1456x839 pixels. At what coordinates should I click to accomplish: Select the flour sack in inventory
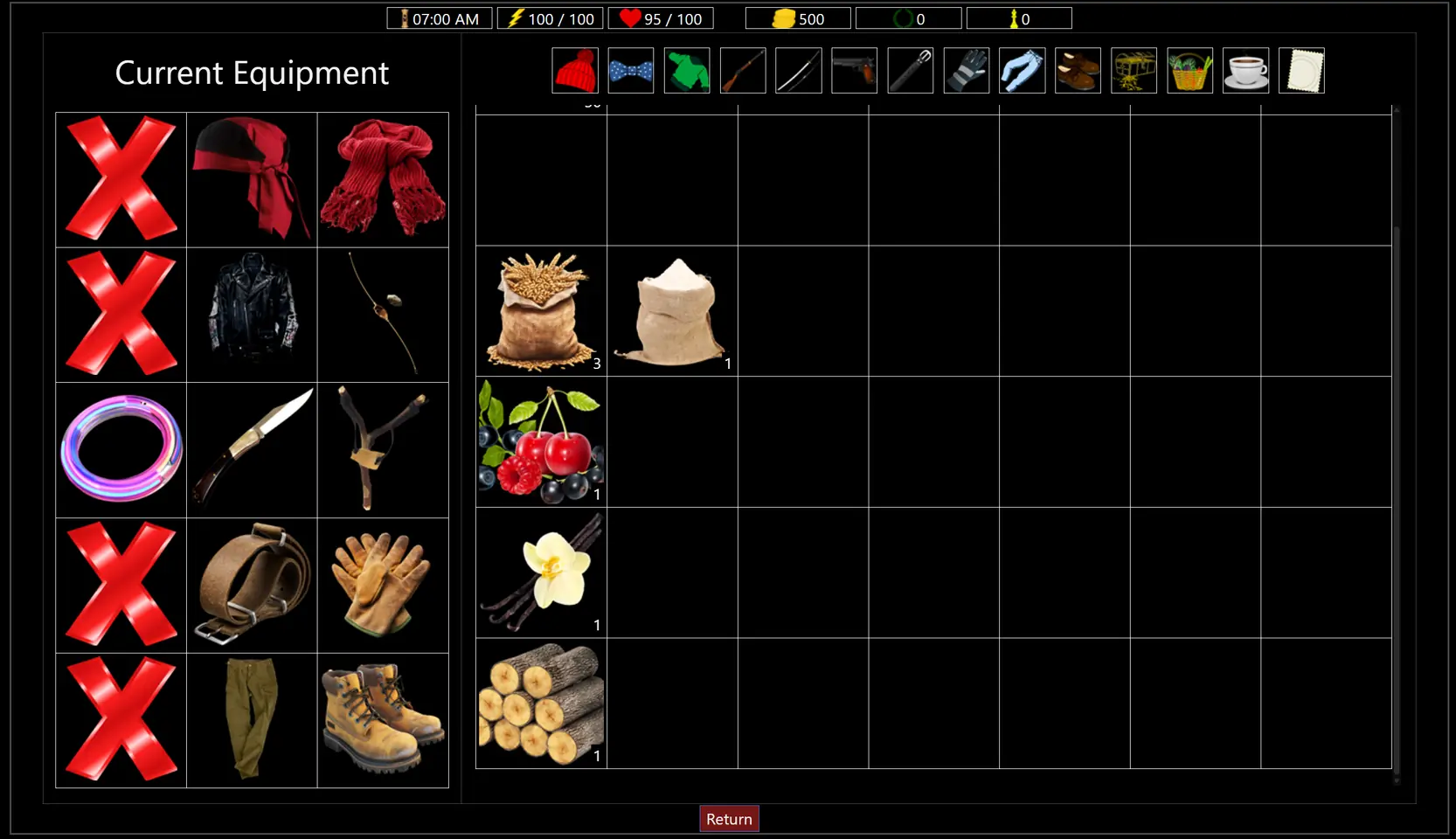point(672,311)
